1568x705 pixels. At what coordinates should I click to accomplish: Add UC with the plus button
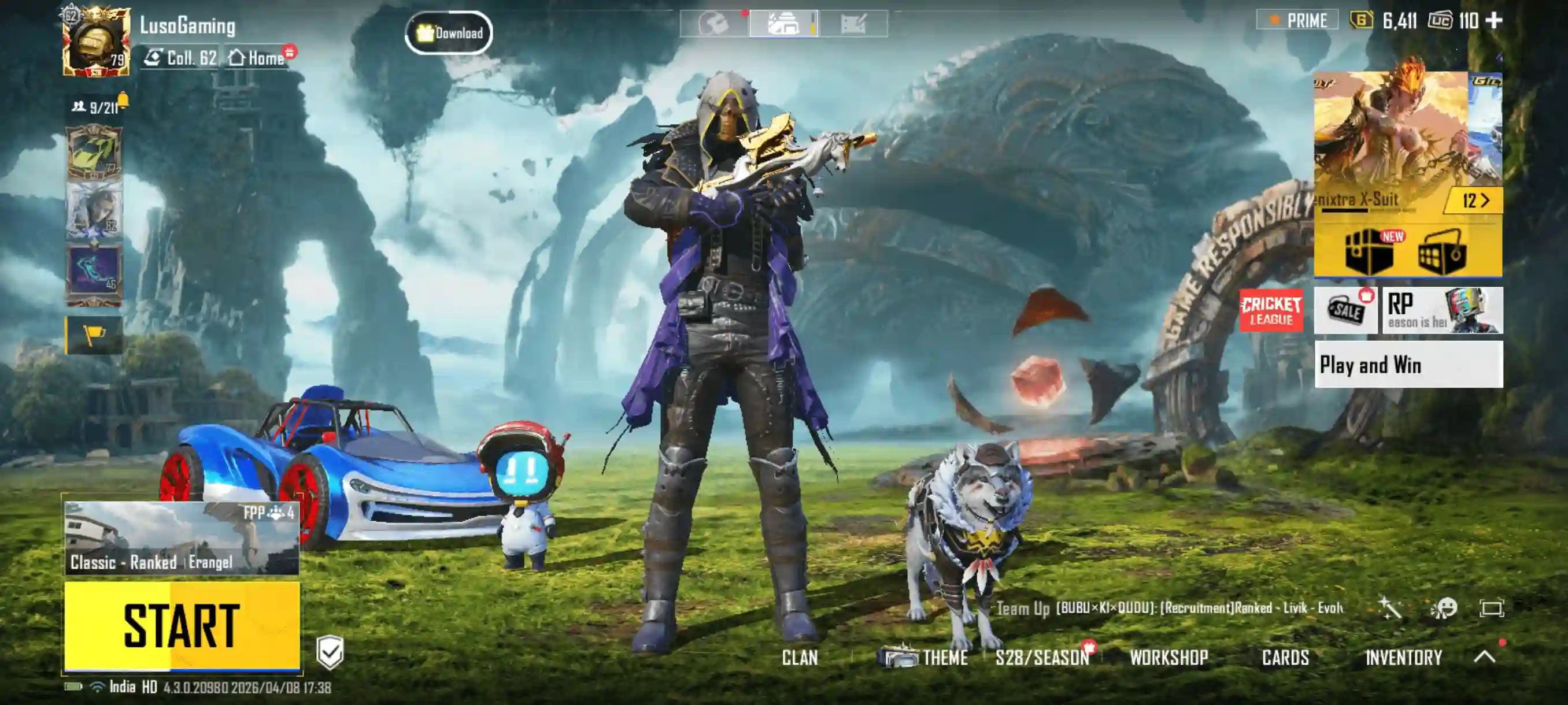coord(1494,21)
